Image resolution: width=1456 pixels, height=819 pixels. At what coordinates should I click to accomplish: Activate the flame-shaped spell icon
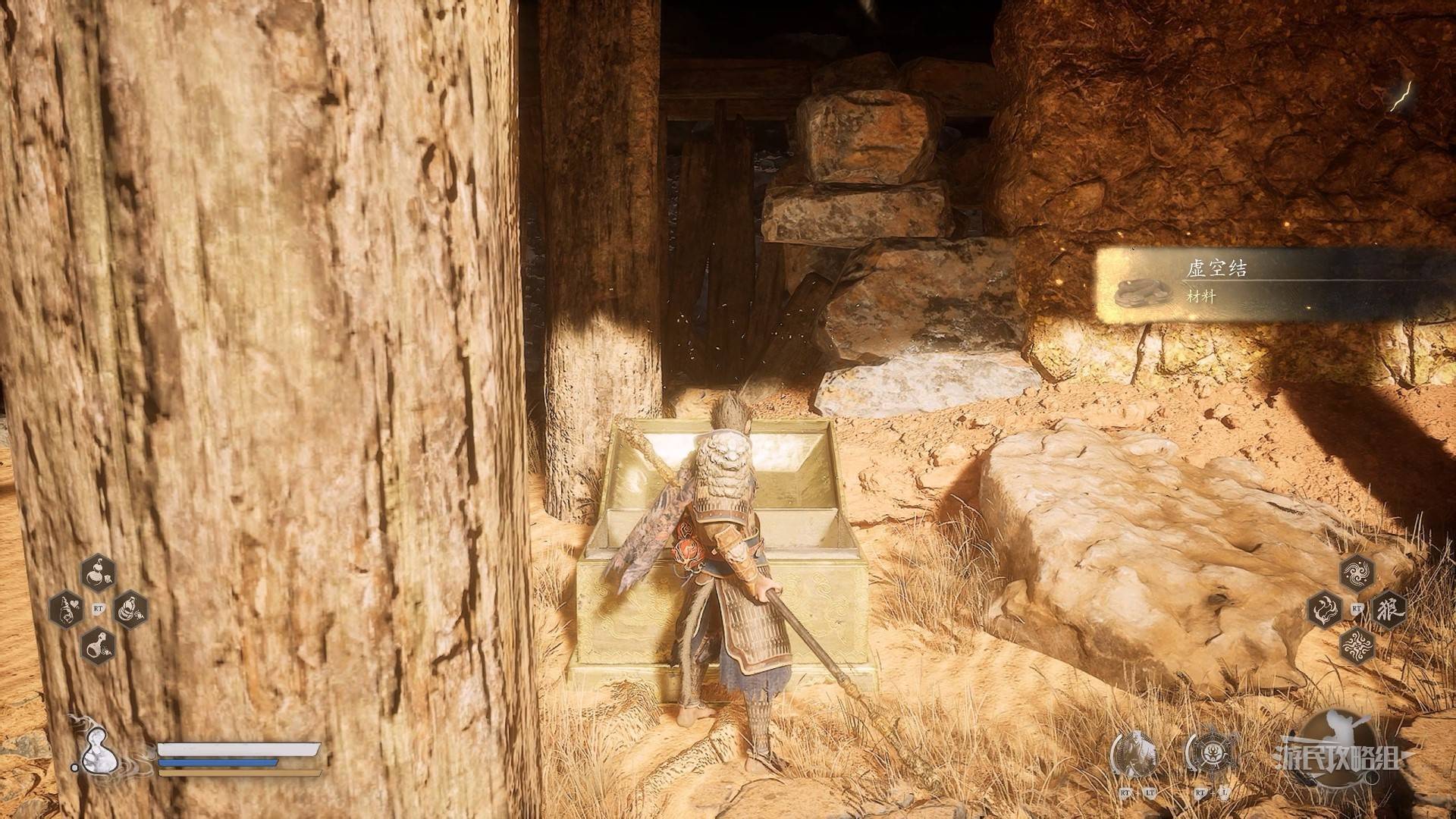tap(1326, 609)
